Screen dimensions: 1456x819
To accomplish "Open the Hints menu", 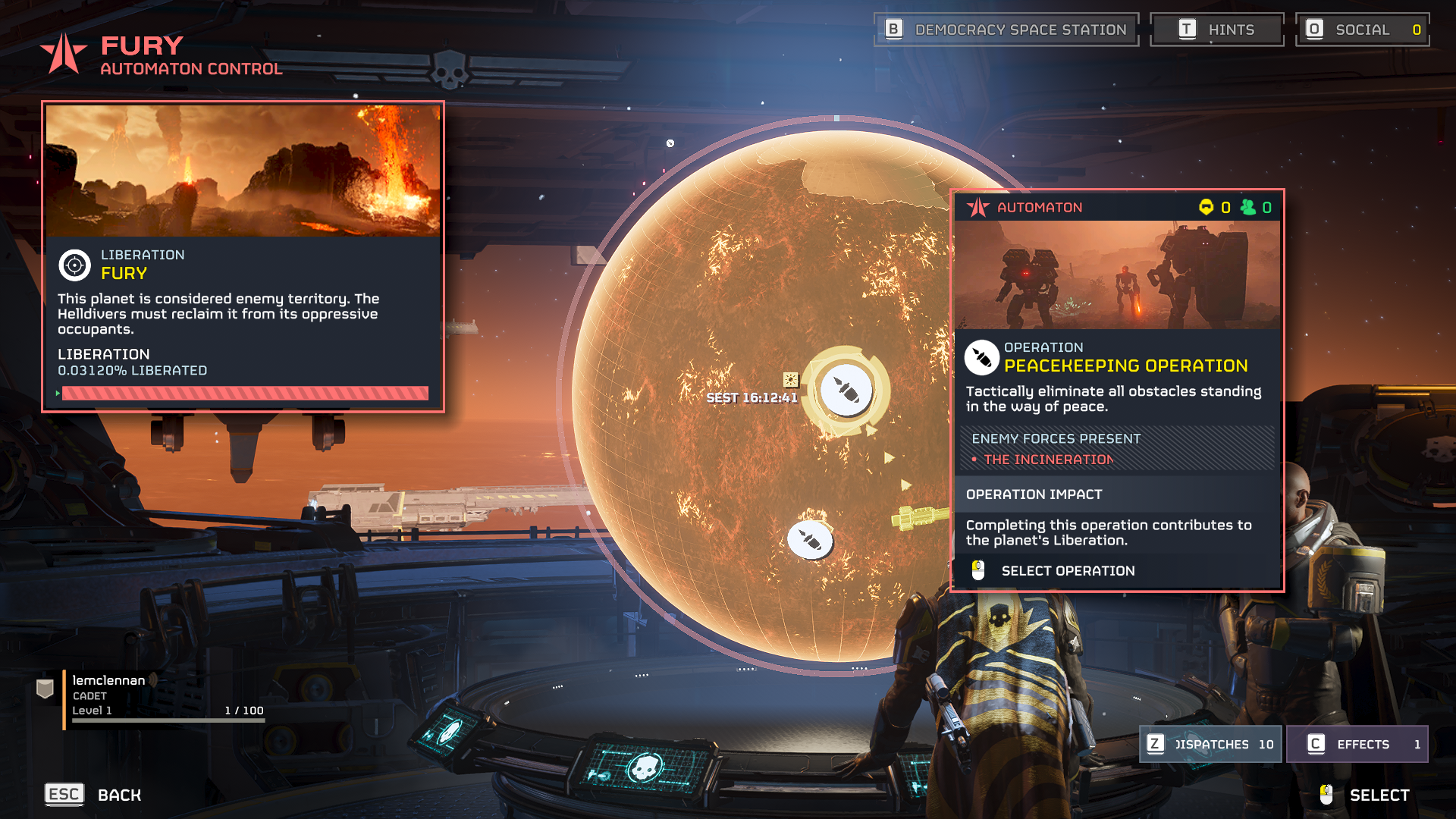I will coord(1216,30).
